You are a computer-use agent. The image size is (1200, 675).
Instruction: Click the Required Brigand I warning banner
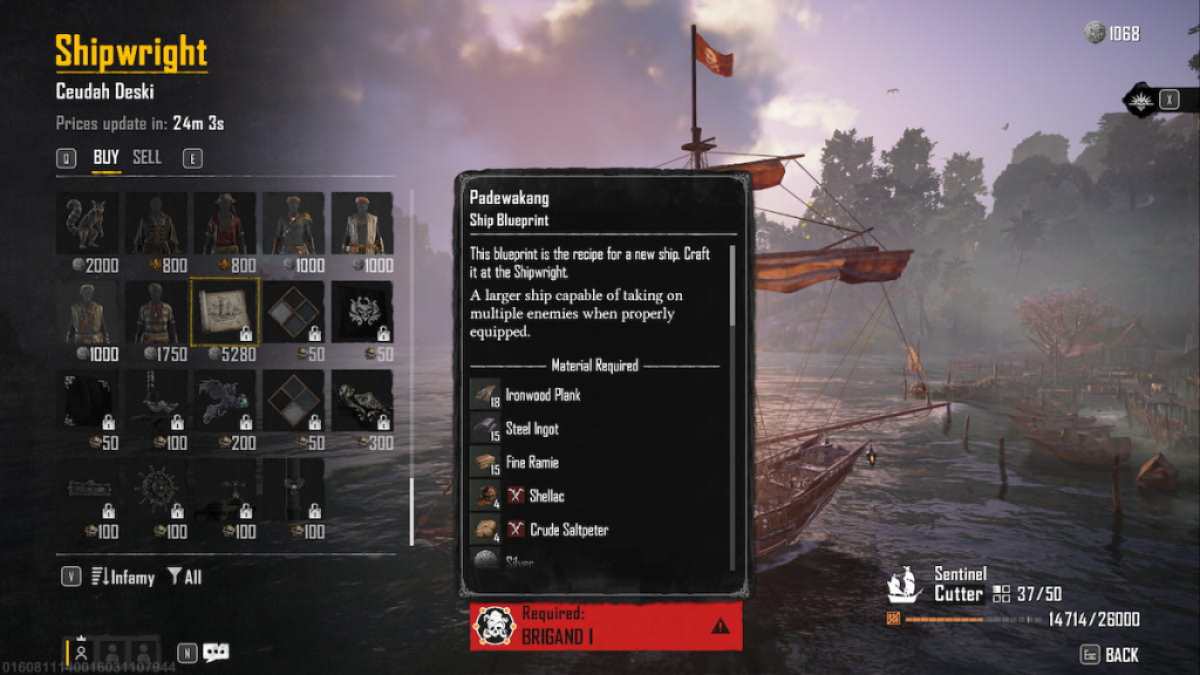tap(606, 626)
